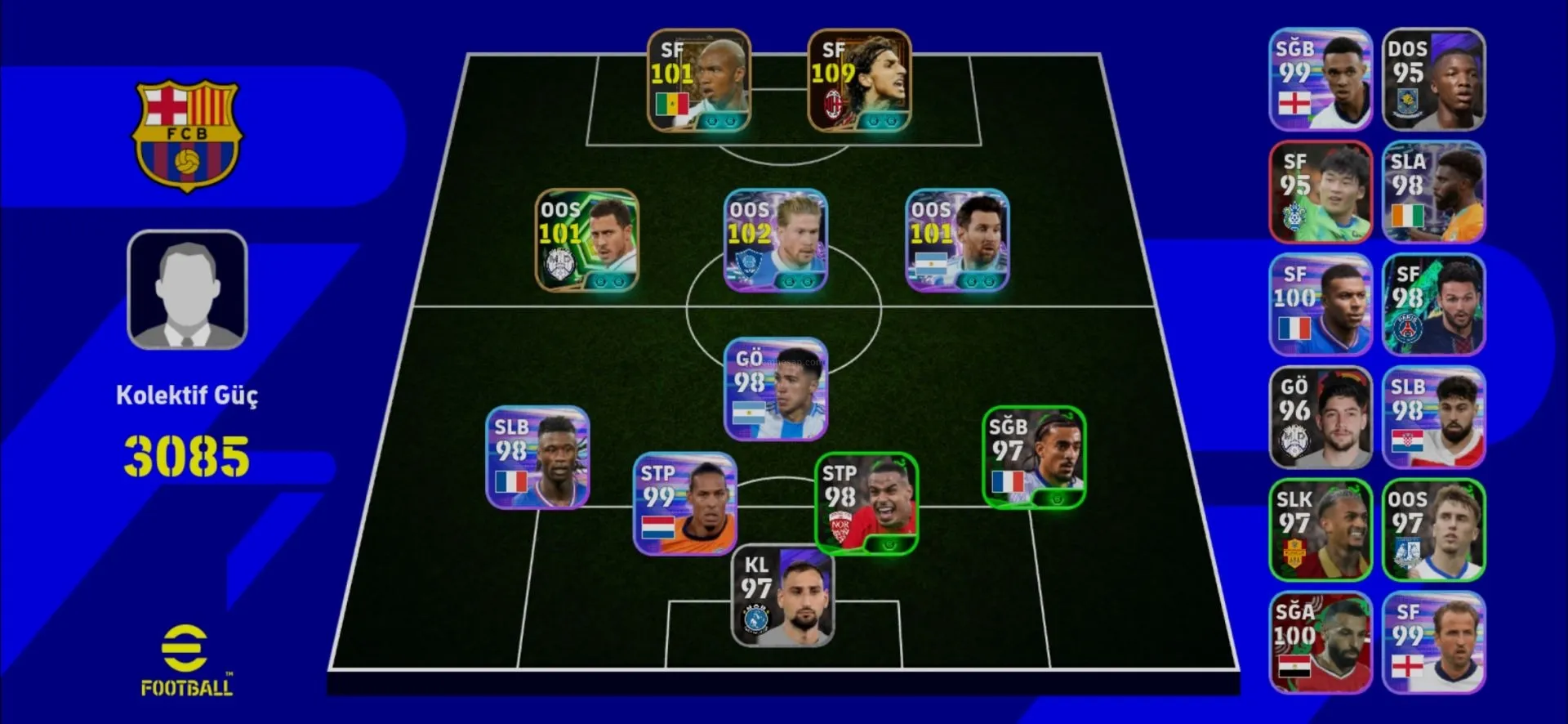
Task: Pick the OOS 101 card with Argentina flag
Action: pyautogui.click(x=957, y=241)
